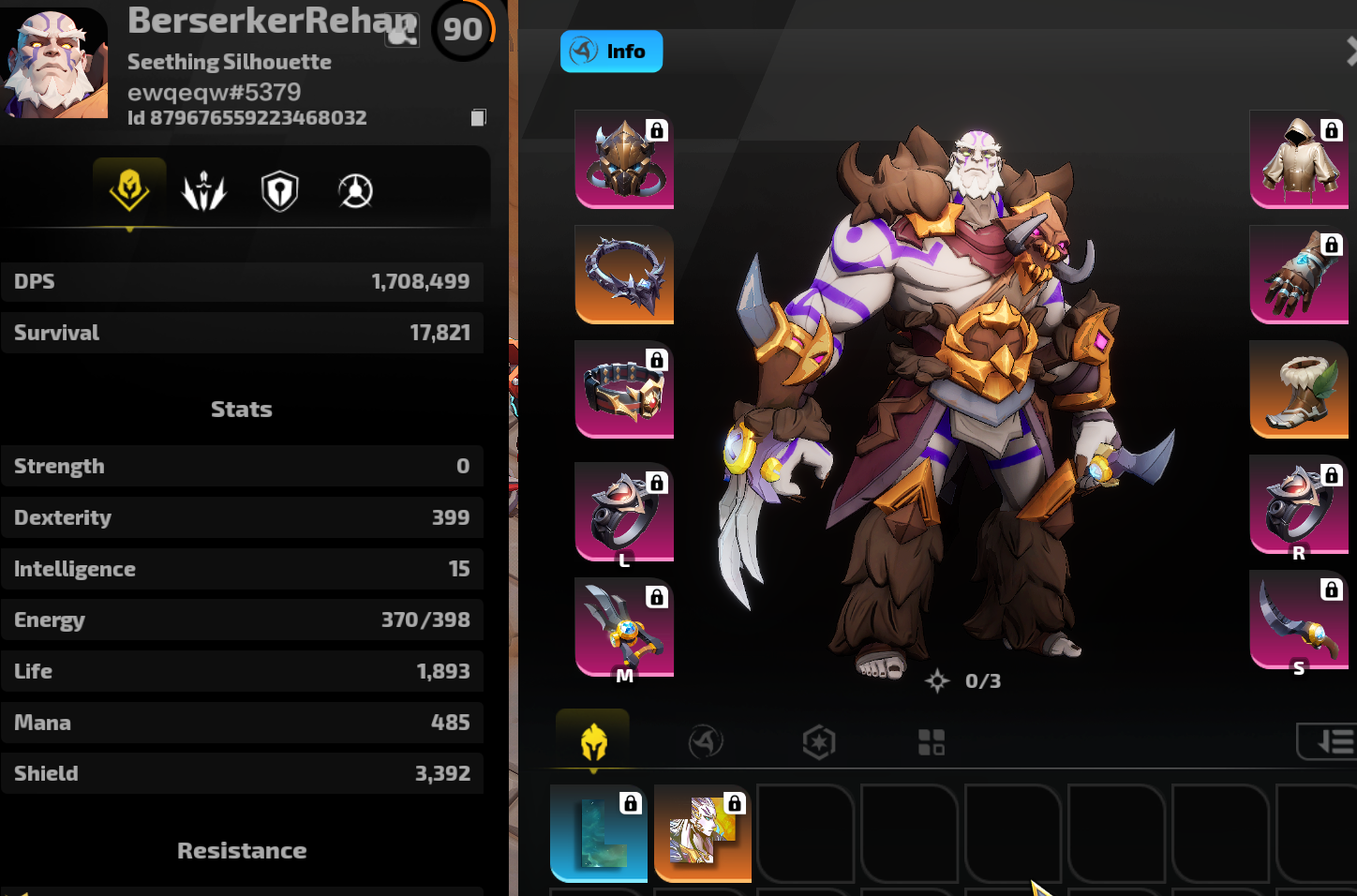Select the blue L-shaped inventory item
The width and height of the screenshot is (1357, 896).
click(x=599, y=833)
